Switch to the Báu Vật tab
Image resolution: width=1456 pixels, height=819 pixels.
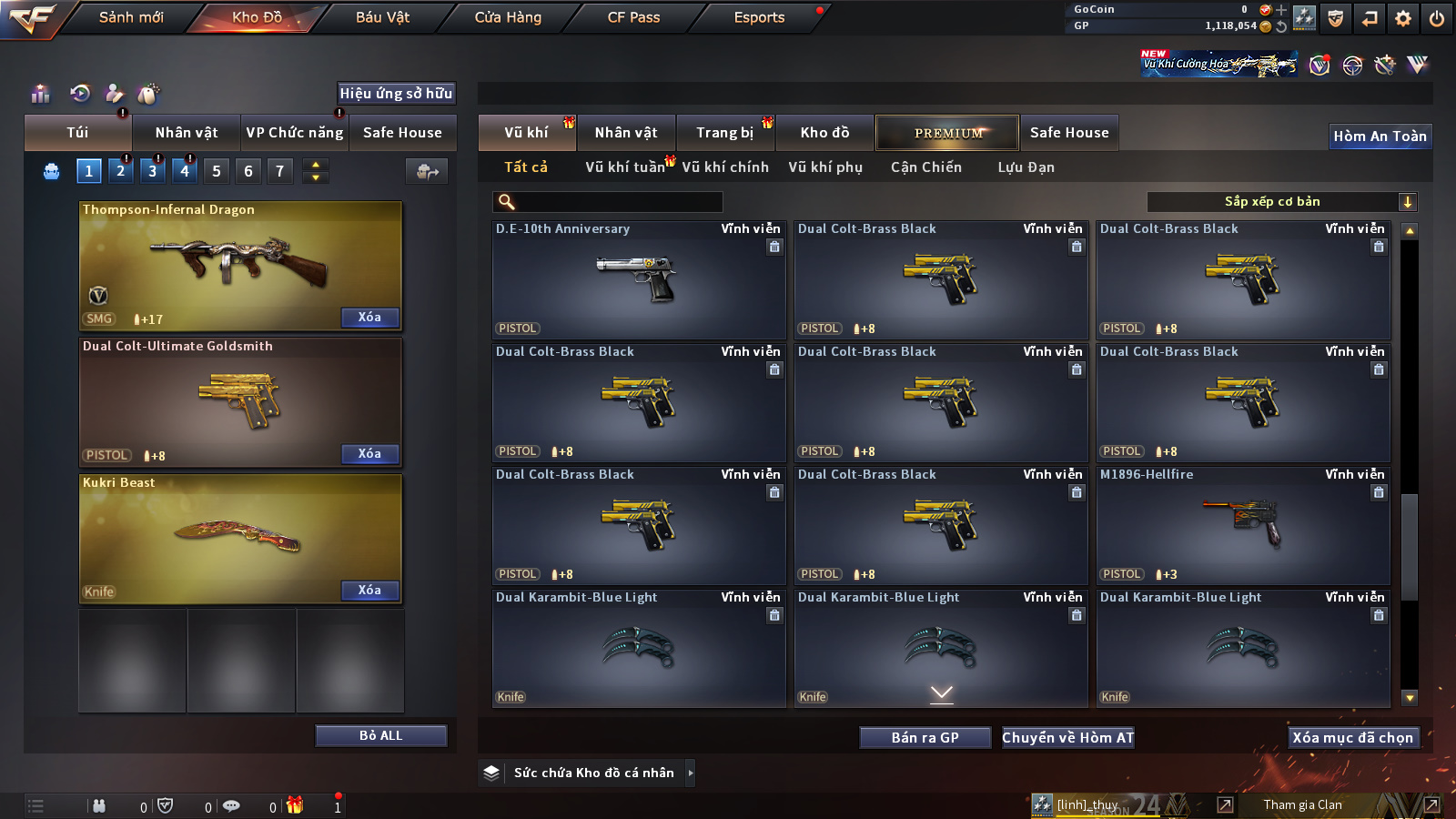pos(382,17)
